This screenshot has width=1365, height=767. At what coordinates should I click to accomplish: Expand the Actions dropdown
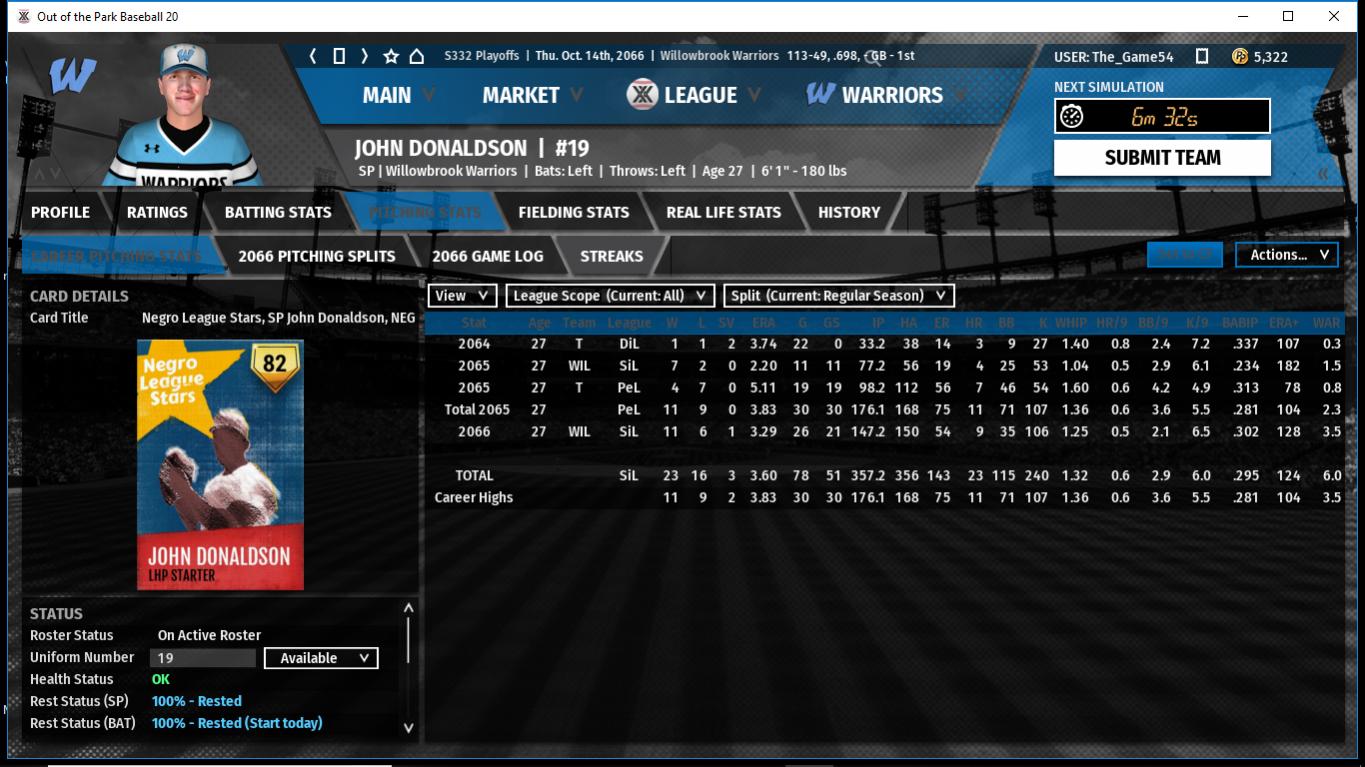1287,255
